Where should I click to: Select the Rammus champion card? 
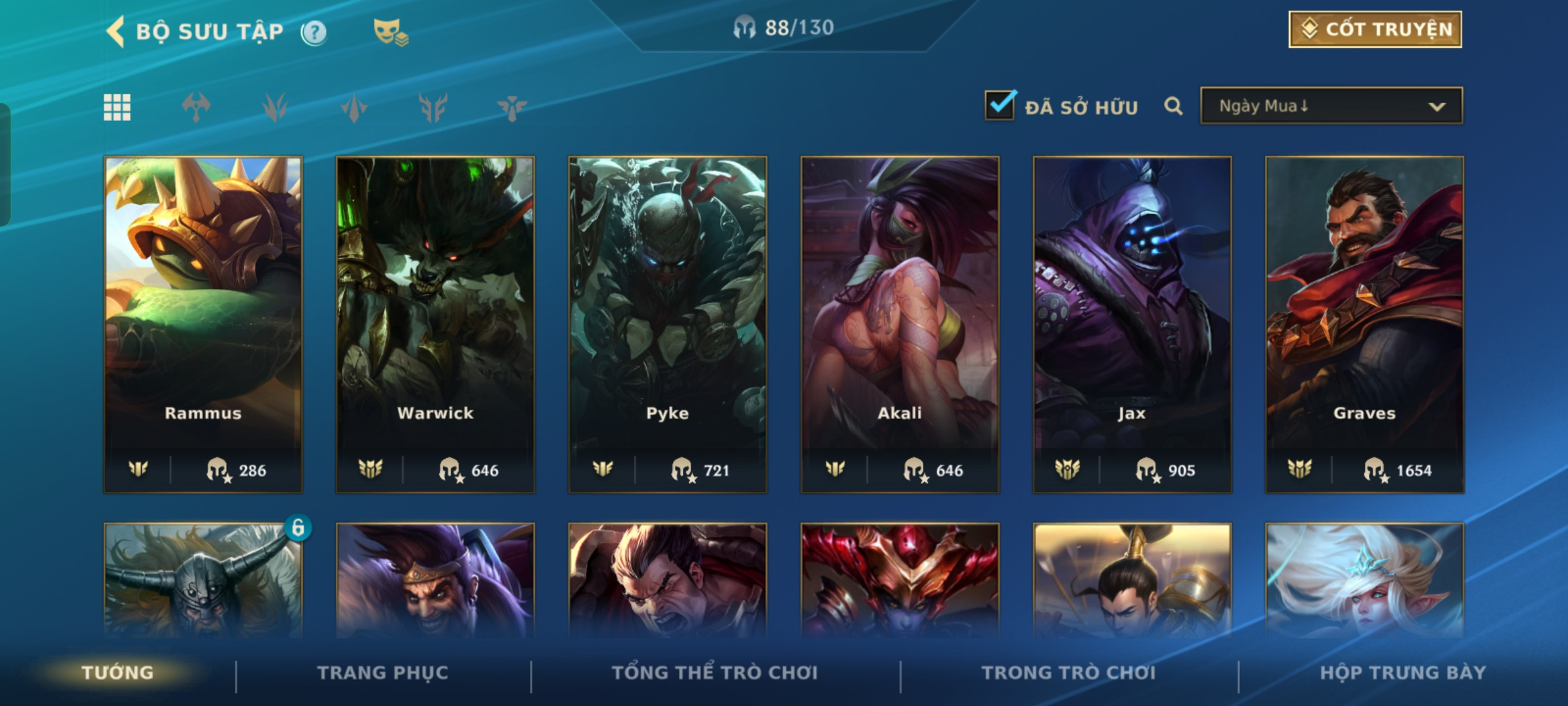pos(203,324)
